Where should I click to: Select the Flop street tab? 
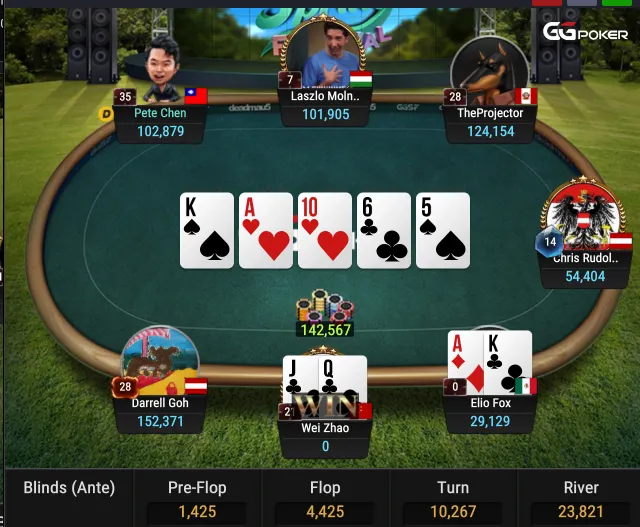324,498
